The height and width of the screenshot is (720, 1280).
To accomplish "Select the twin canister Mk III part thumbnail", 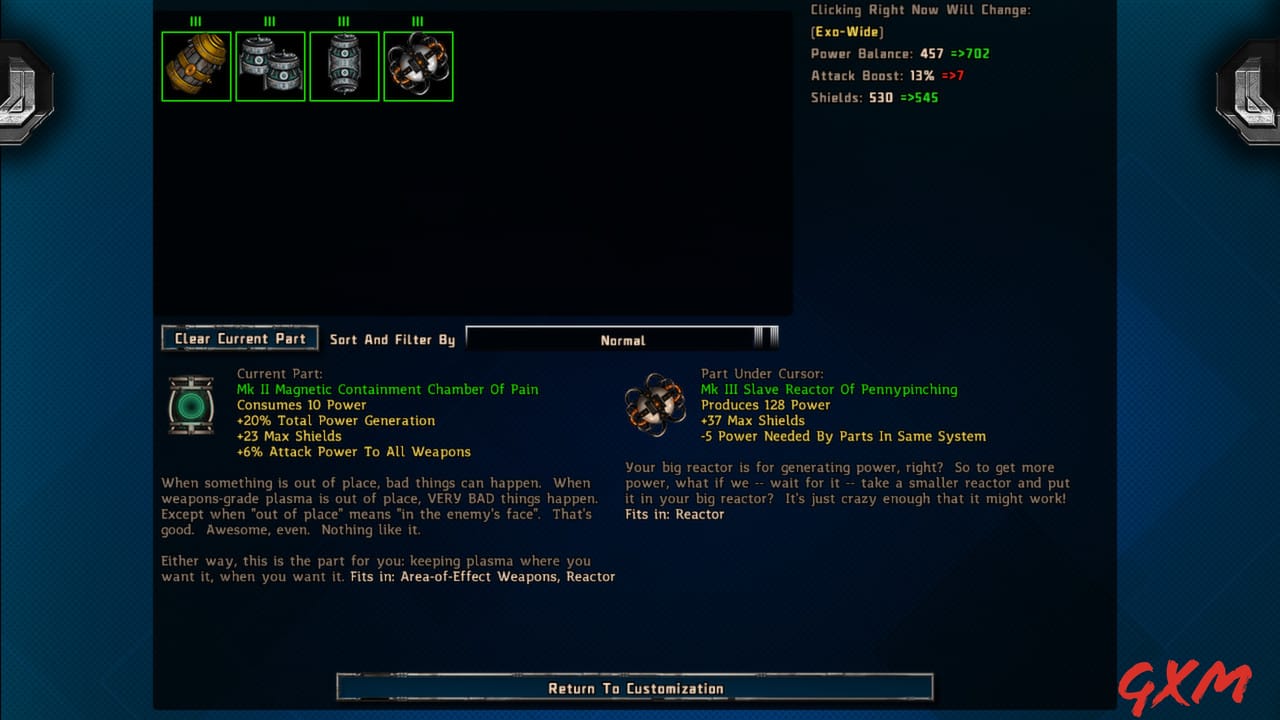I will coord(270,66).
